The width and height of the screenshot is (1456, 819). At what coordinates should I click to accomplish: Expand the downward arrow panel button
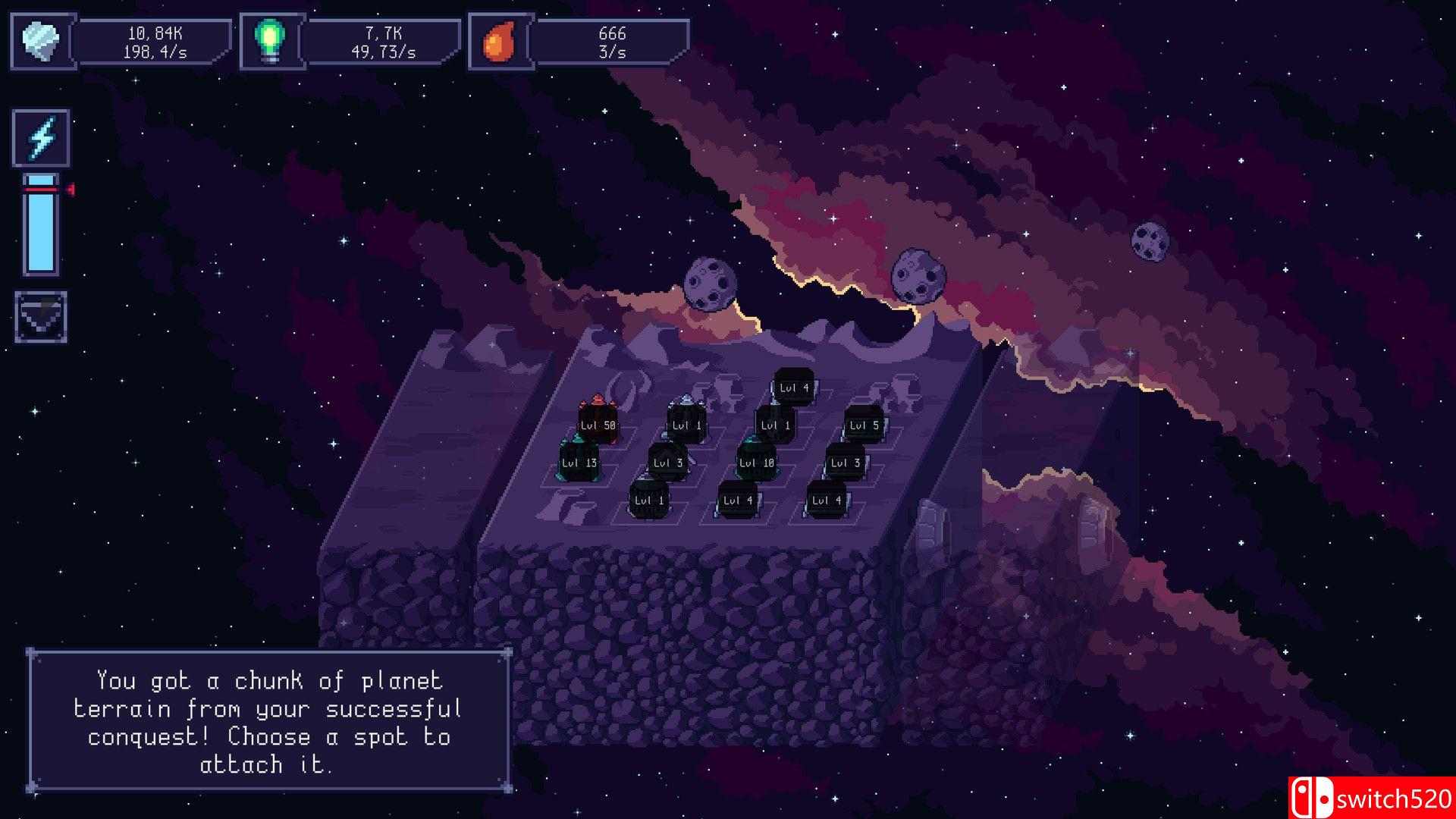41,316
